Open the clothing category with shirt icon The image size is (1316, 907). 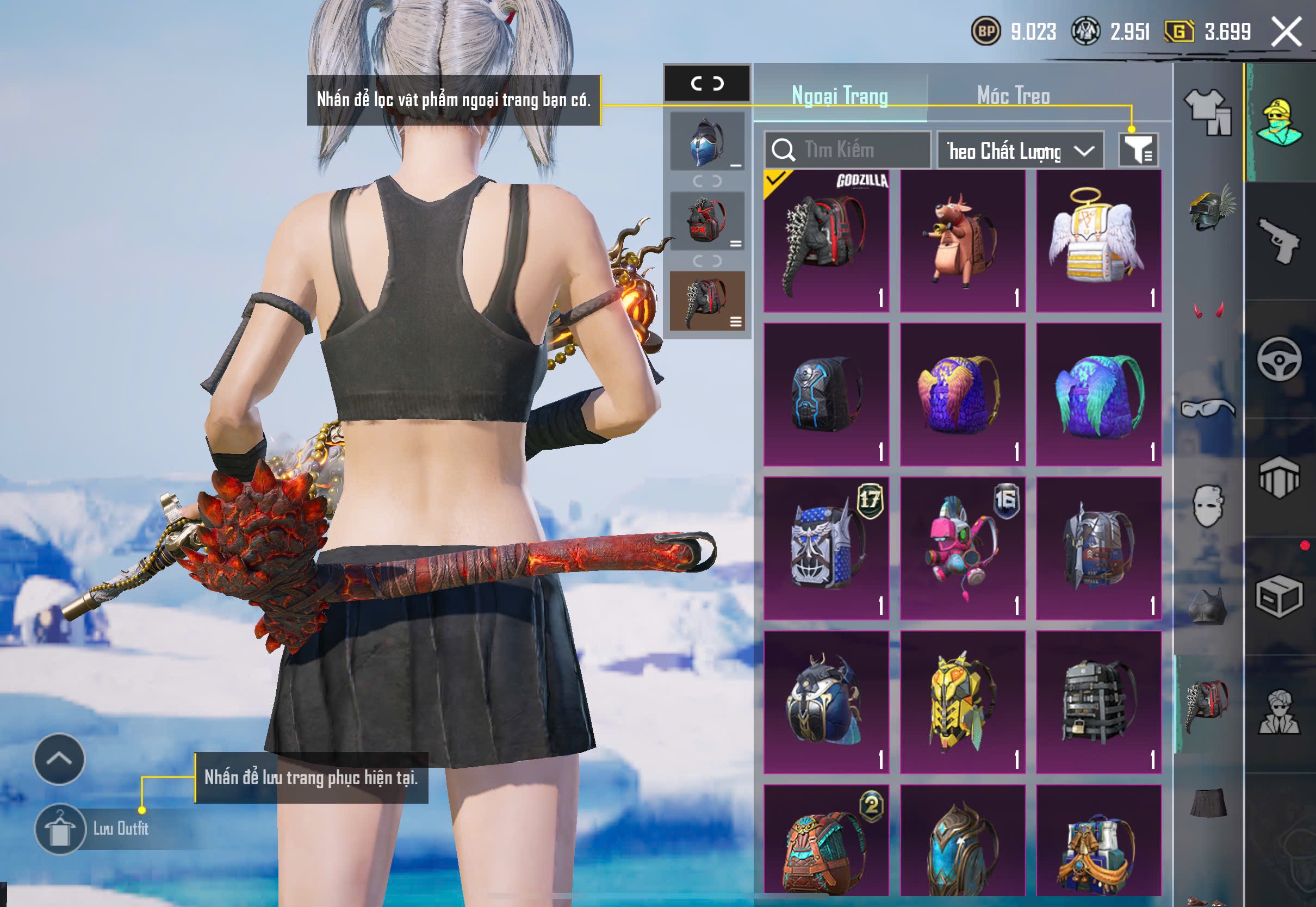(x=1208, y=112)
